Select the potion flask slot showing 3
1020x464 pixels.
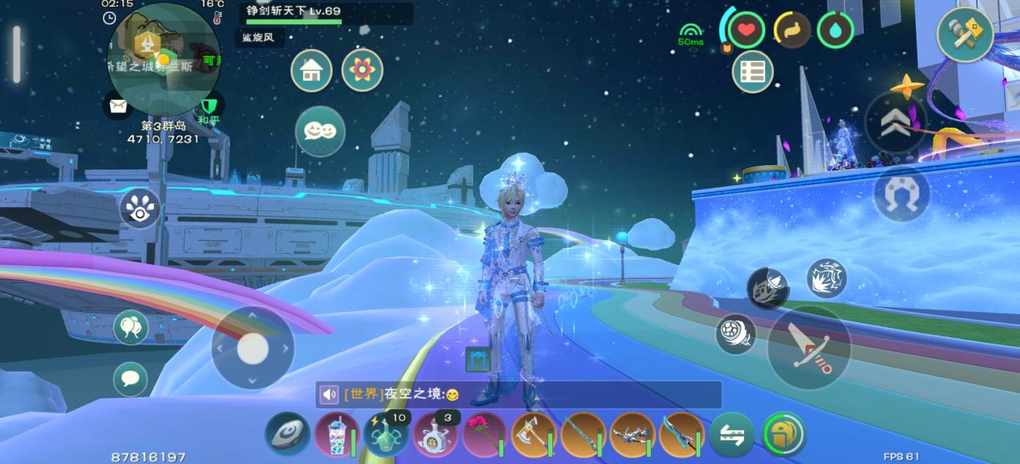435,435
